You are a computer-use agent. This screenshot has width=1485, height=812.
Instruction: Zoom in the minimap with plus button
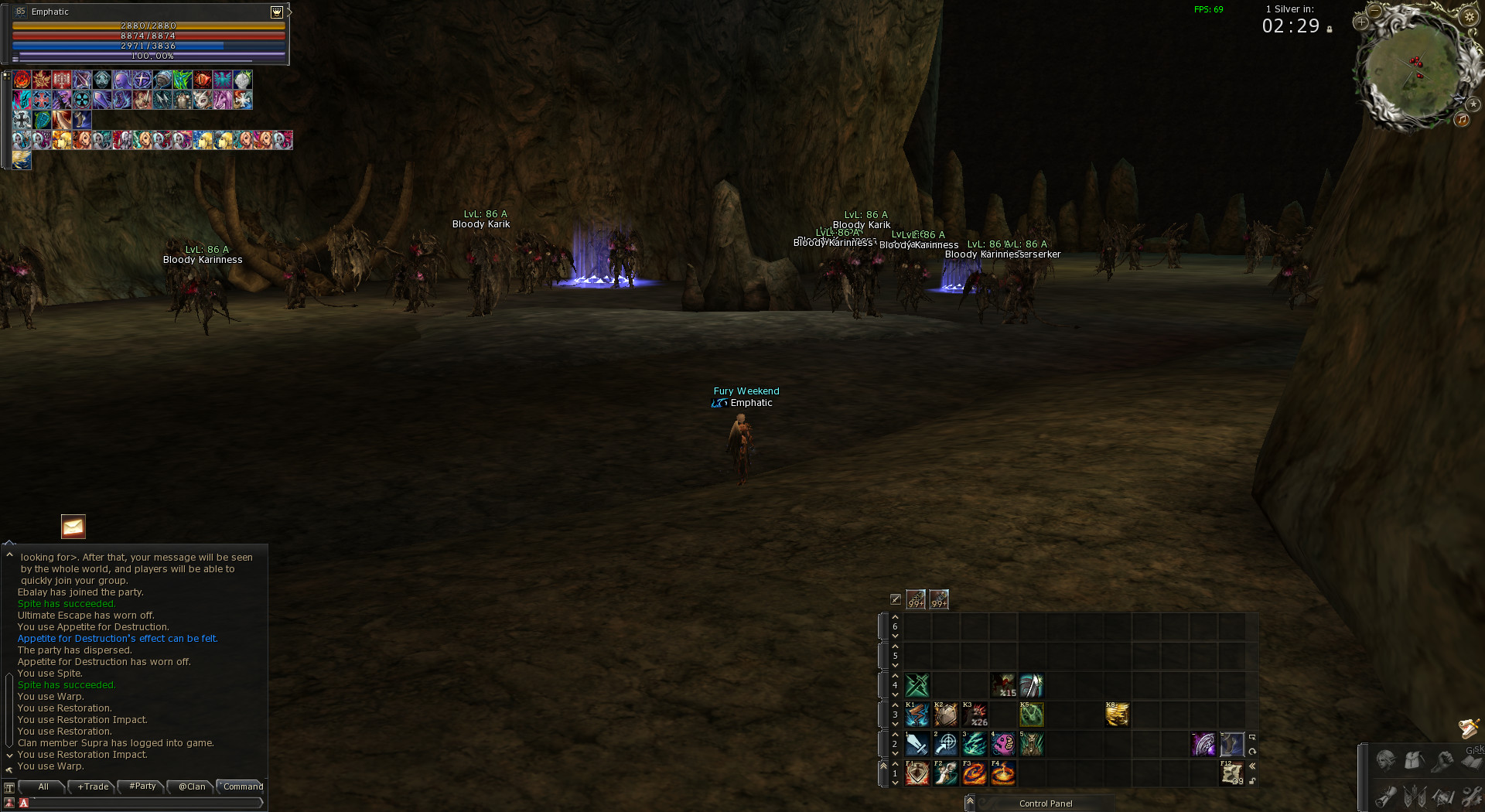(x=1361, y=22)
